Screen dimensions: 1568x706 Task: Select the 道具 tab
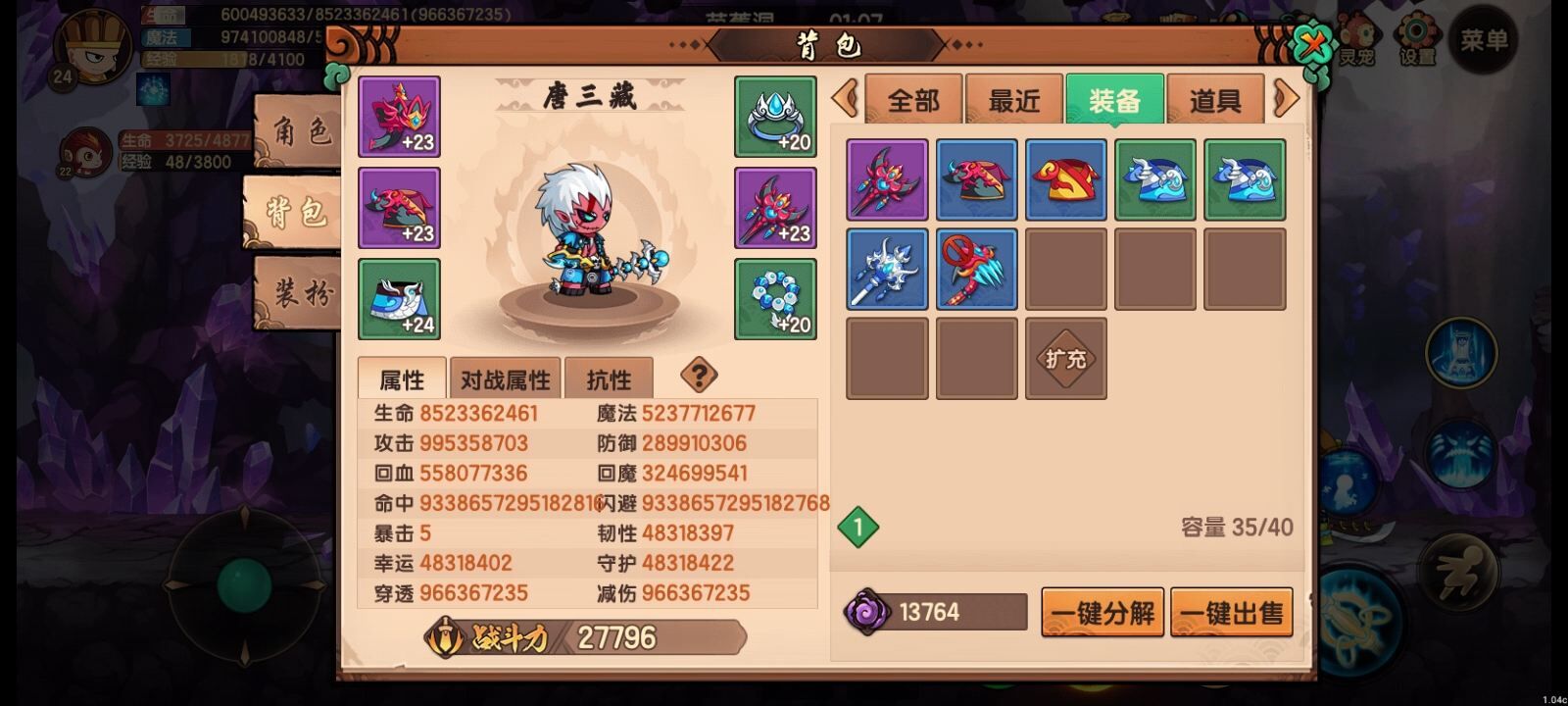coord(1215,100)
